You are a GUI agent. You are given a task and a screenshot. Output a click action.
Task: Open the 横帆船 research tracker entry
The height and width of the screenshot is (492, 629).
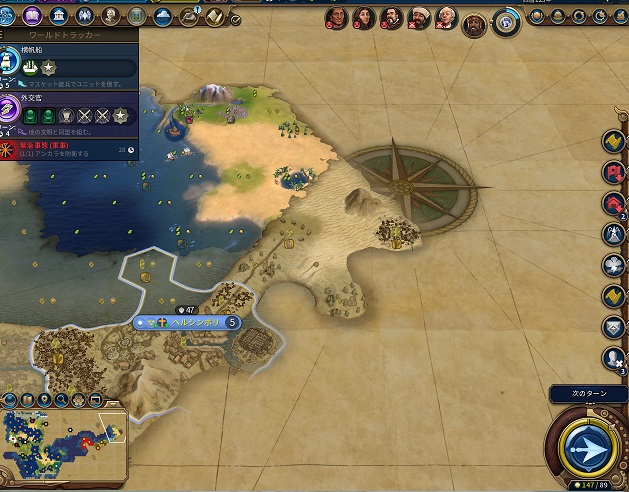[x=70, y=60]
